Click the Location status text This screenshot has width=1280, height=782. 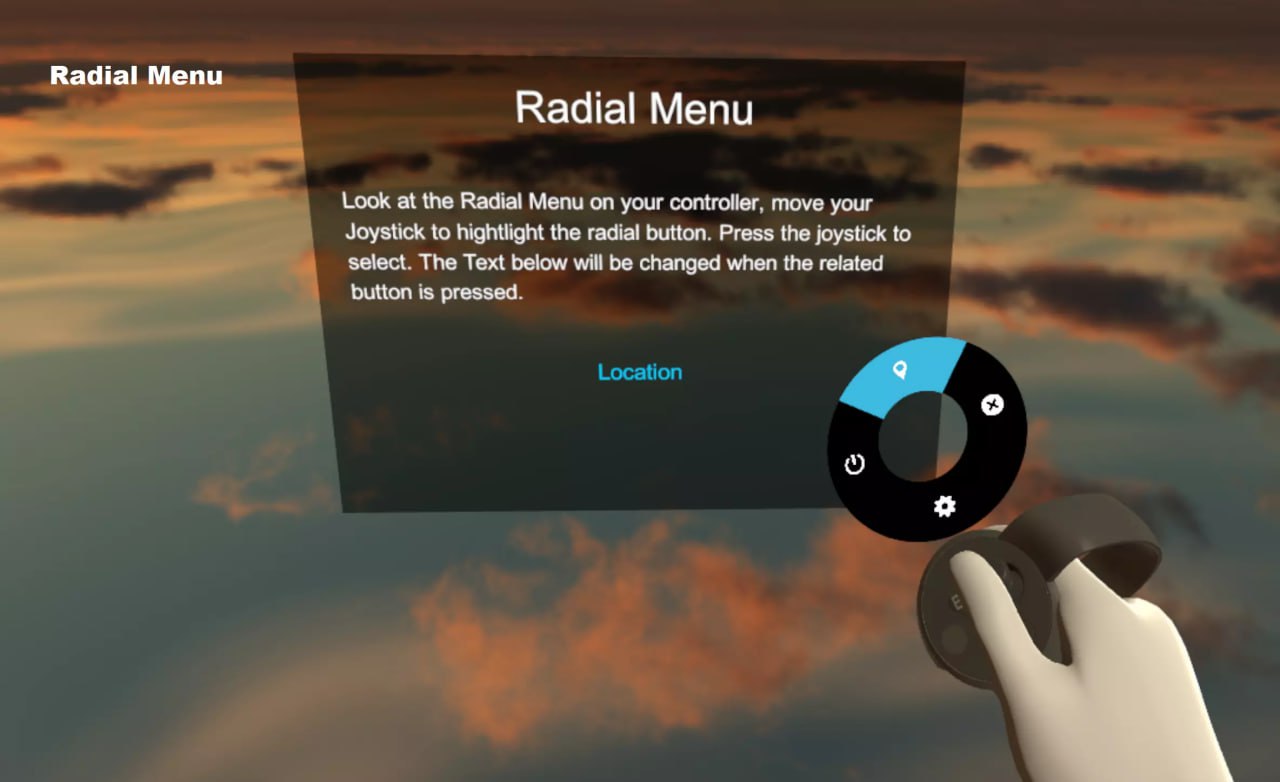coord(639,372)
